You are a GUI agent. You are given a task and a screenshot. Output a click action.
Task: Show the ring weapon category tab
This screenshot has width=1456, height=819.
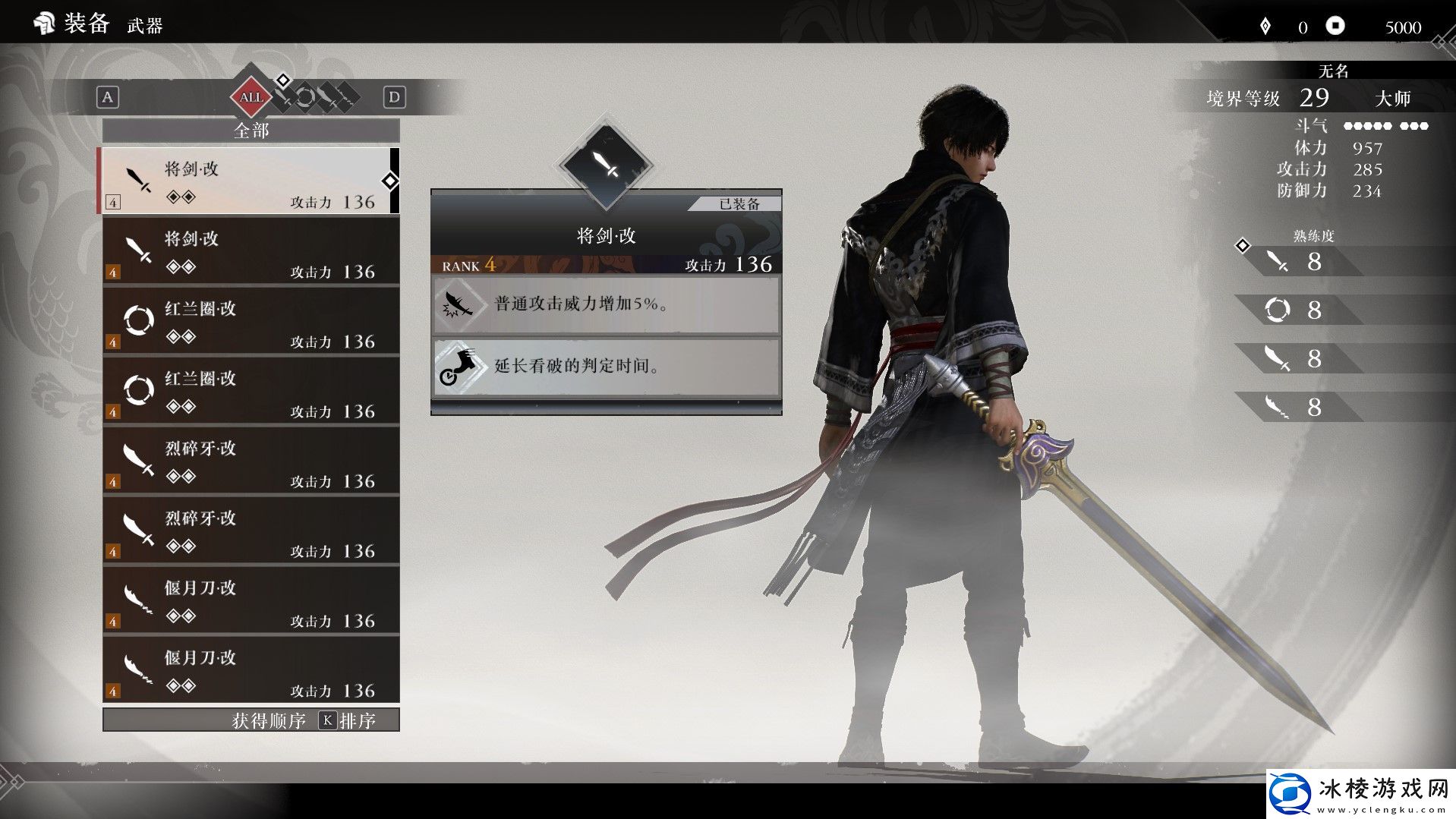click(x=305, y=97)
